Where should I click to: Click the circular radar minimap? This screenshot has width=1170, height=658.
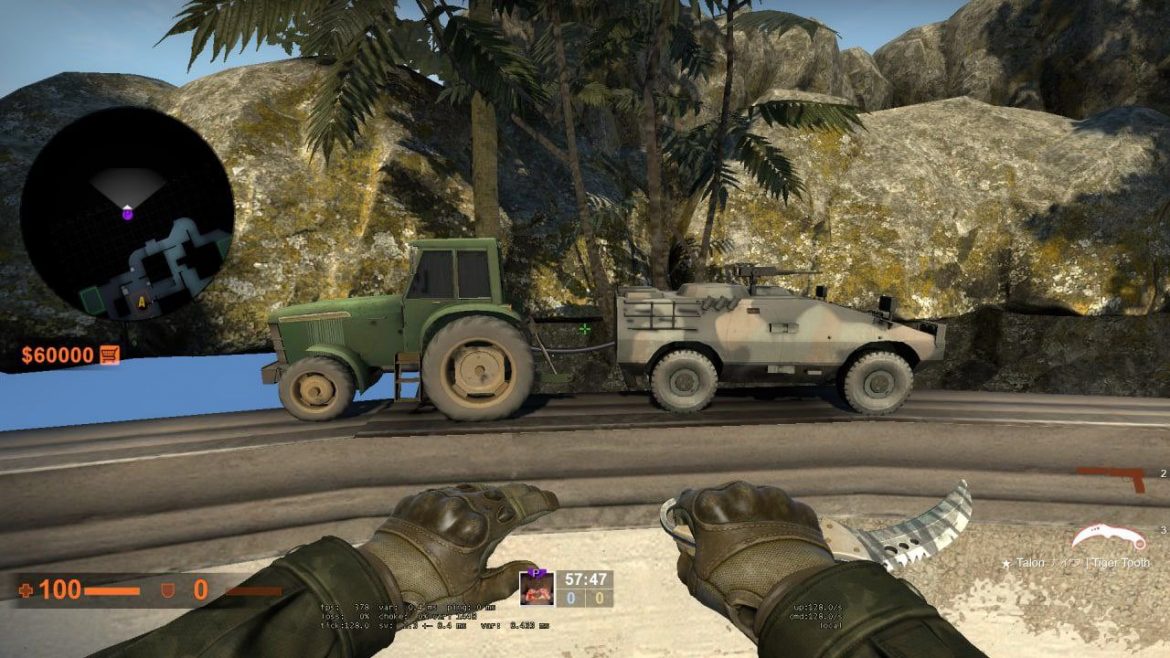(127, 214)
